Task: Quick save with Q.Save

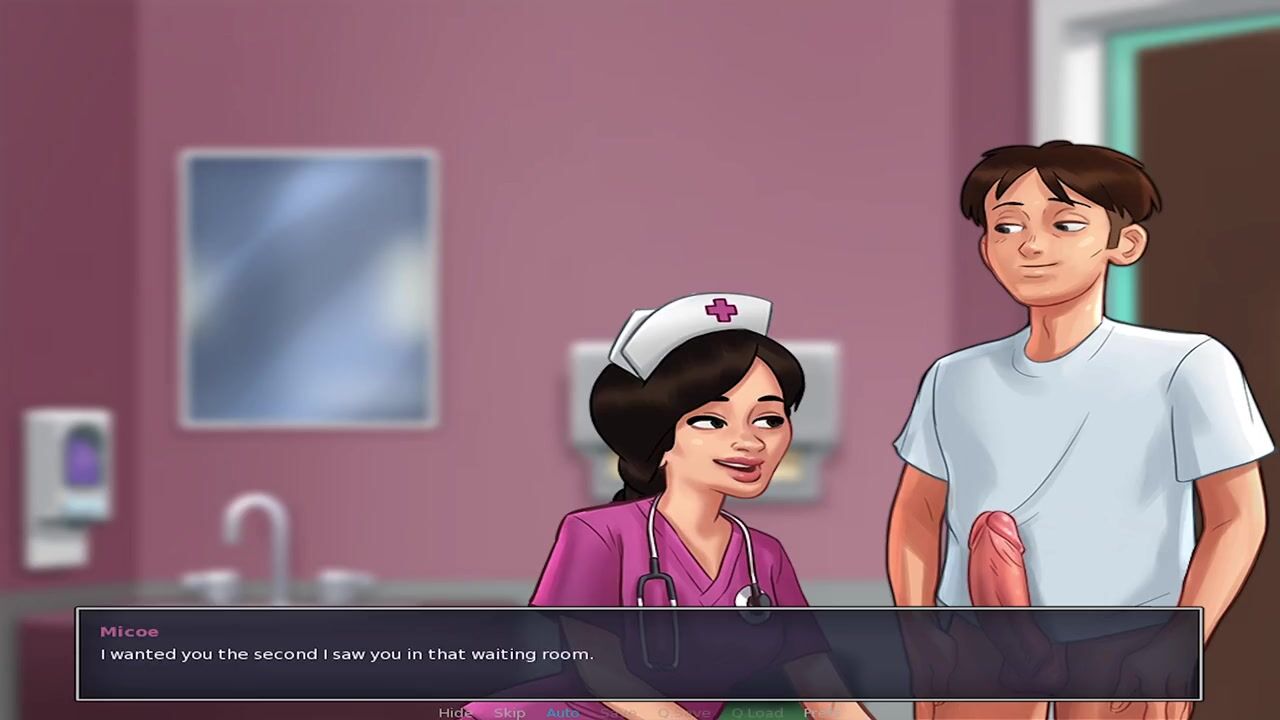Action: tap(683, 712)
